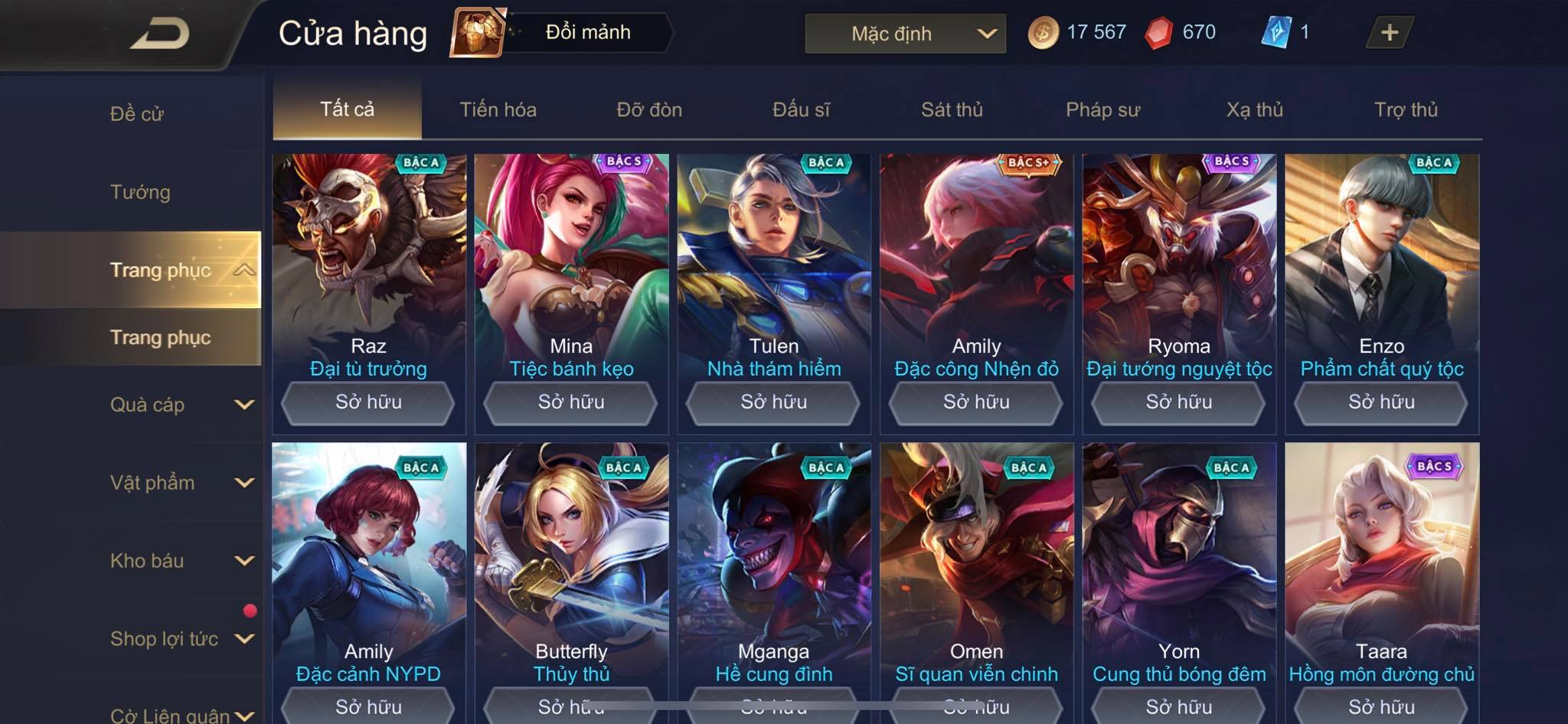Switch to the Tiến hóa tab
Viewport: 1568px width, 724px height.
click(x=498, y=110)
